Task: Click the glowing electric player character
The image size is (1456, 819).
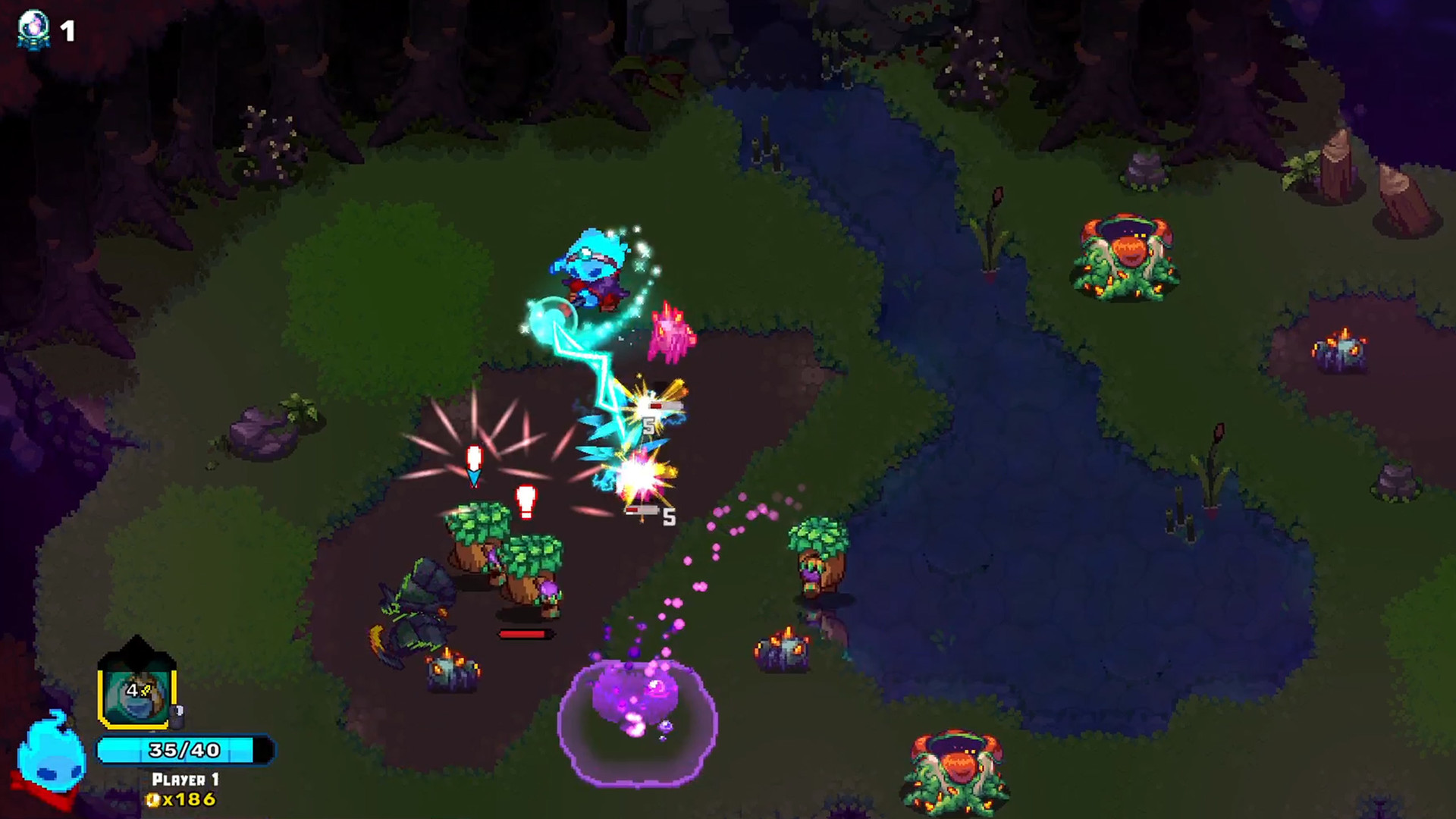Action: (x=595, y=269)
